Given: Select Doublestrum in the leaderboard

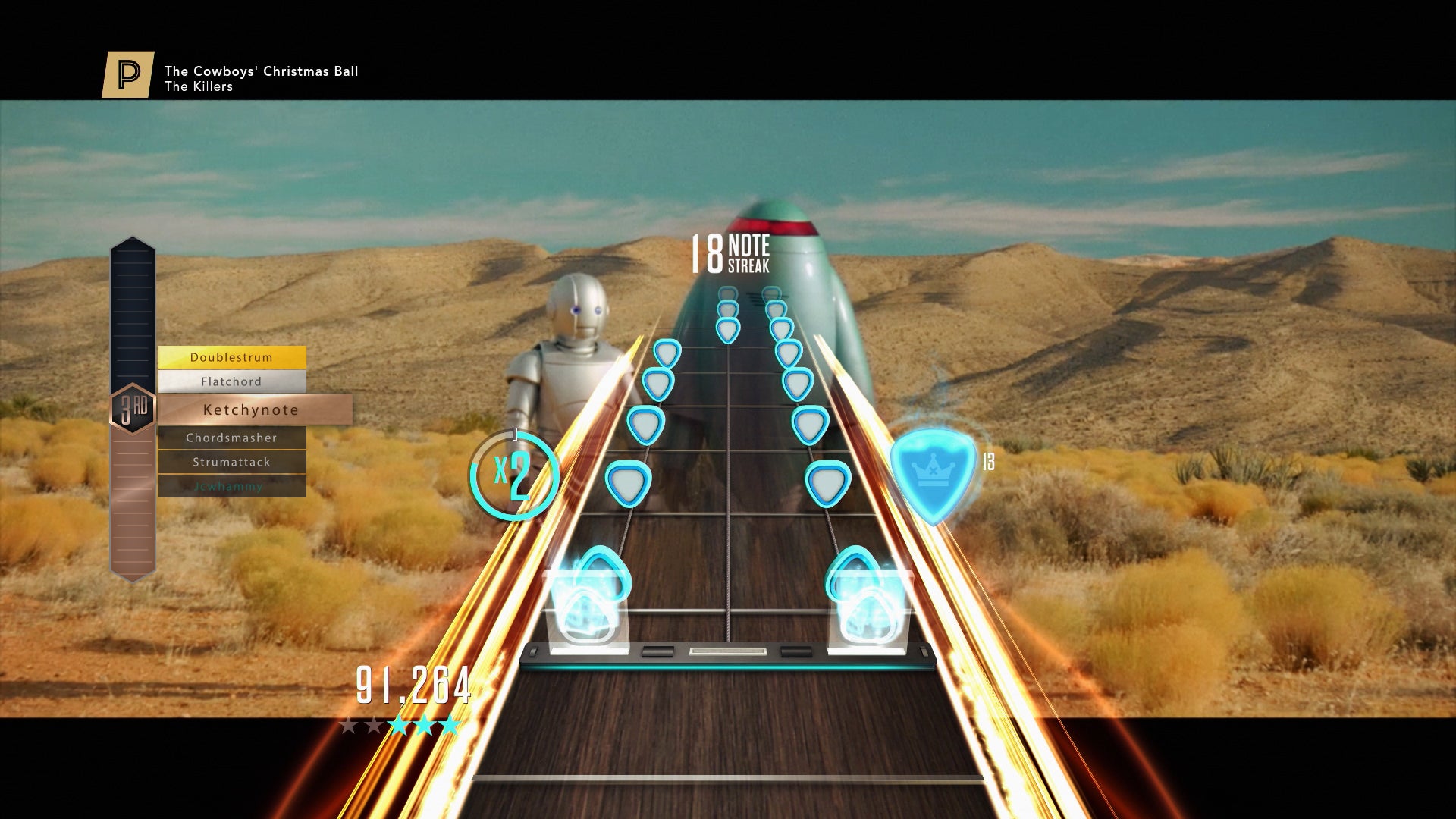Looking at the screenshot, I should (x=232, y=357).
